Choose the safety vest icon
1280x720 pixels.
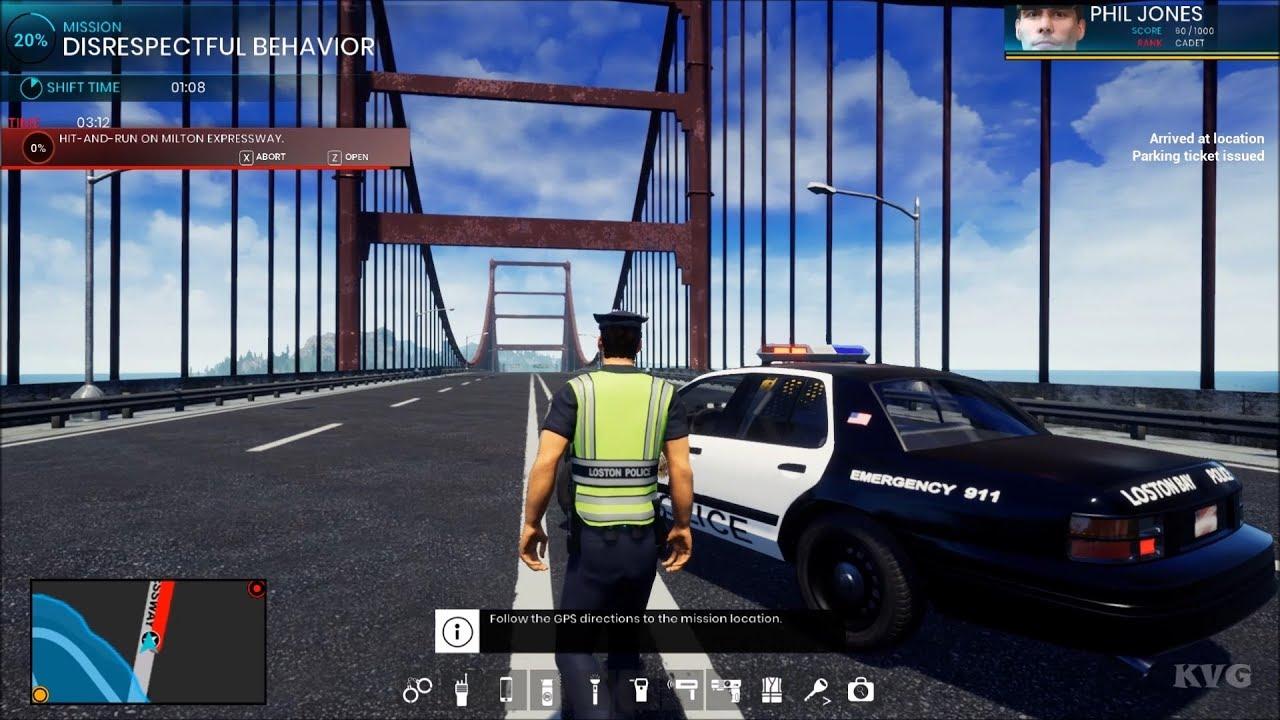click(x=771, y=689)
